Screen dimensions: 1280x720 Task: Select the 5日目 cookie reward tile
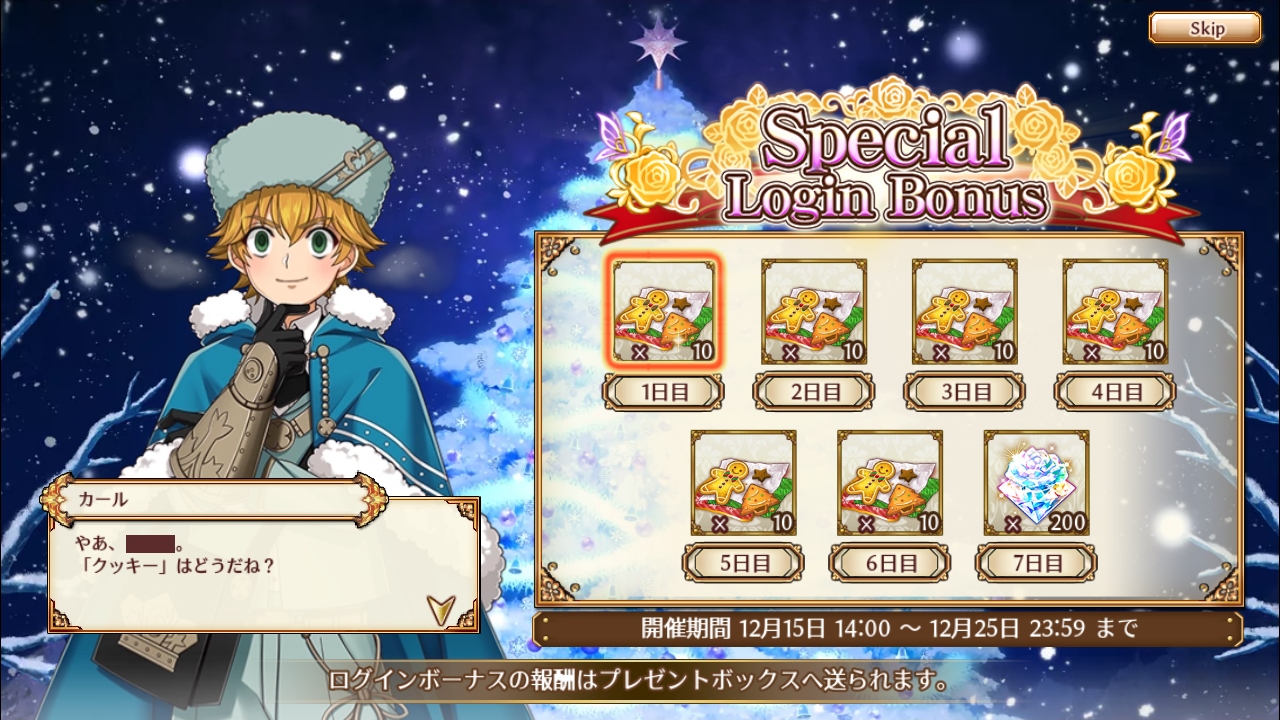743,483
